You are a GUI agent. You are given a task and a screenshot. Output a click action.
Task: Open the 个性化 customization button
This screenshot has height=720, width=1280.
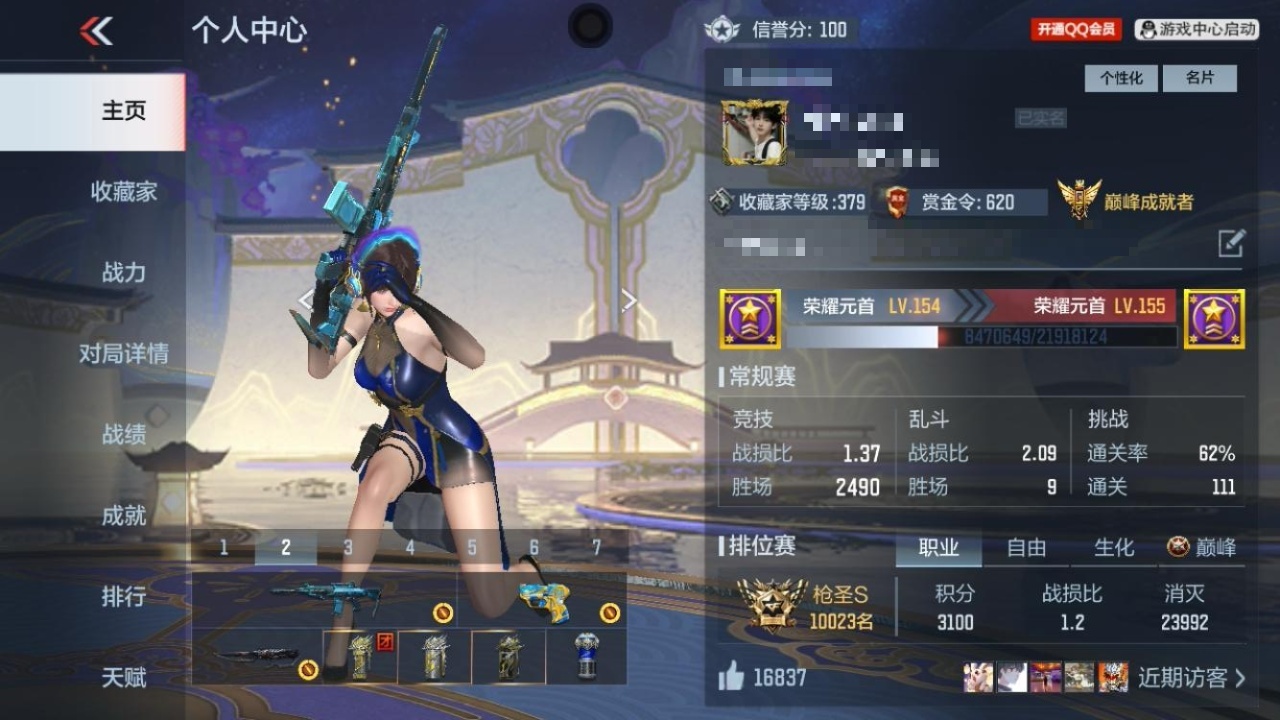point(1121,78)
